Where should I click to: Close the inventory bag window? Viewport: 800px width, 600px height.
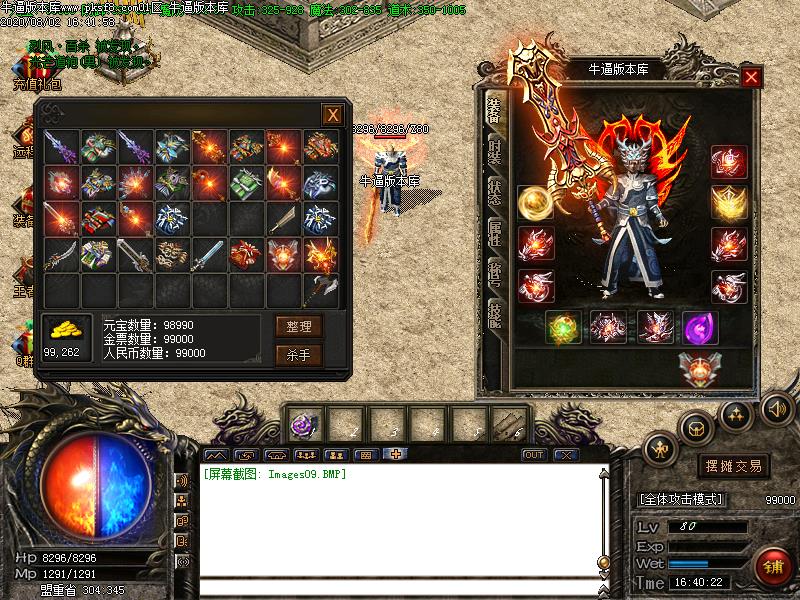pos(332,115)
